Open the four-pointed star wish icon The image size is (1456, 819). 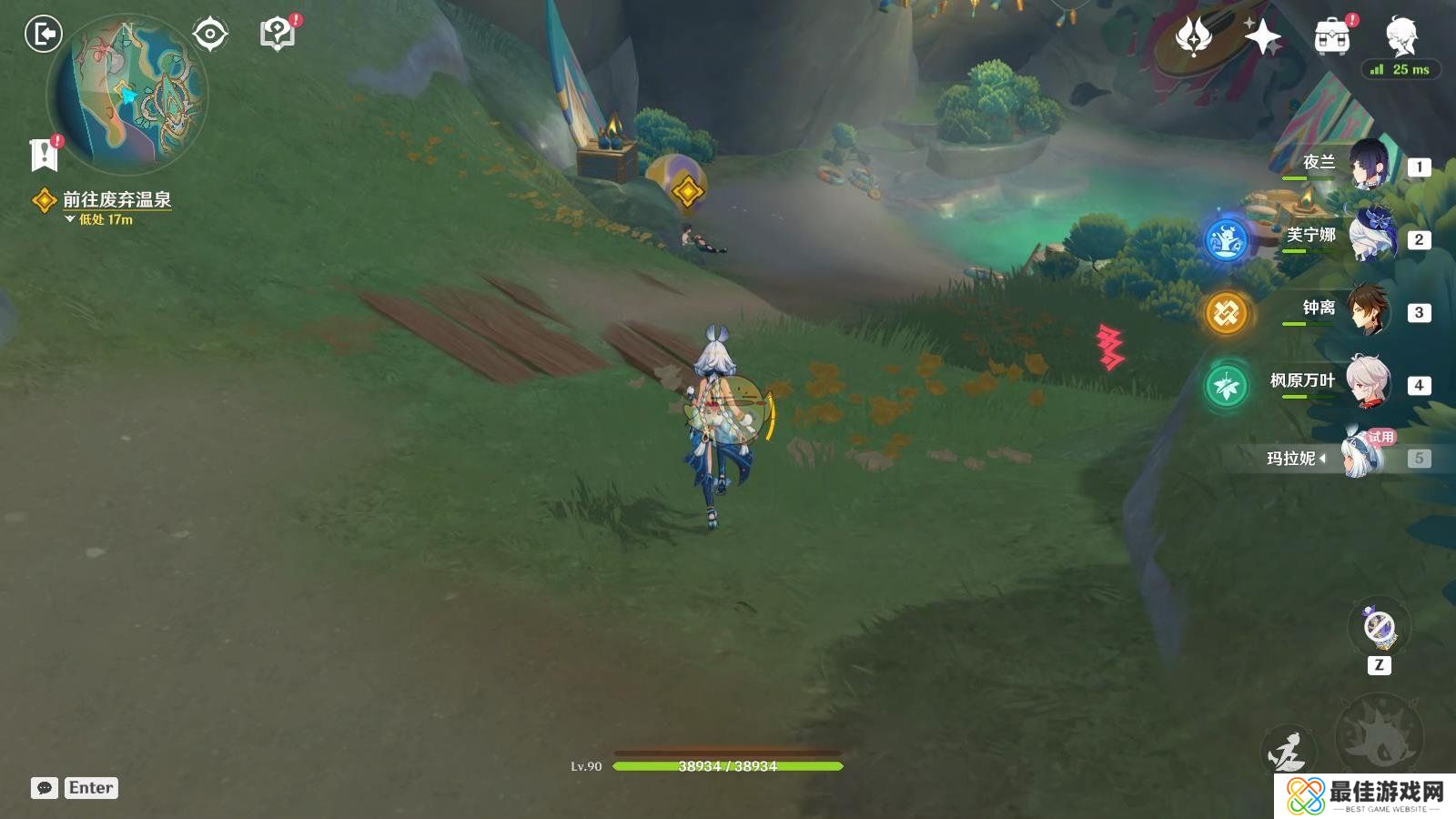[1263, 37]
